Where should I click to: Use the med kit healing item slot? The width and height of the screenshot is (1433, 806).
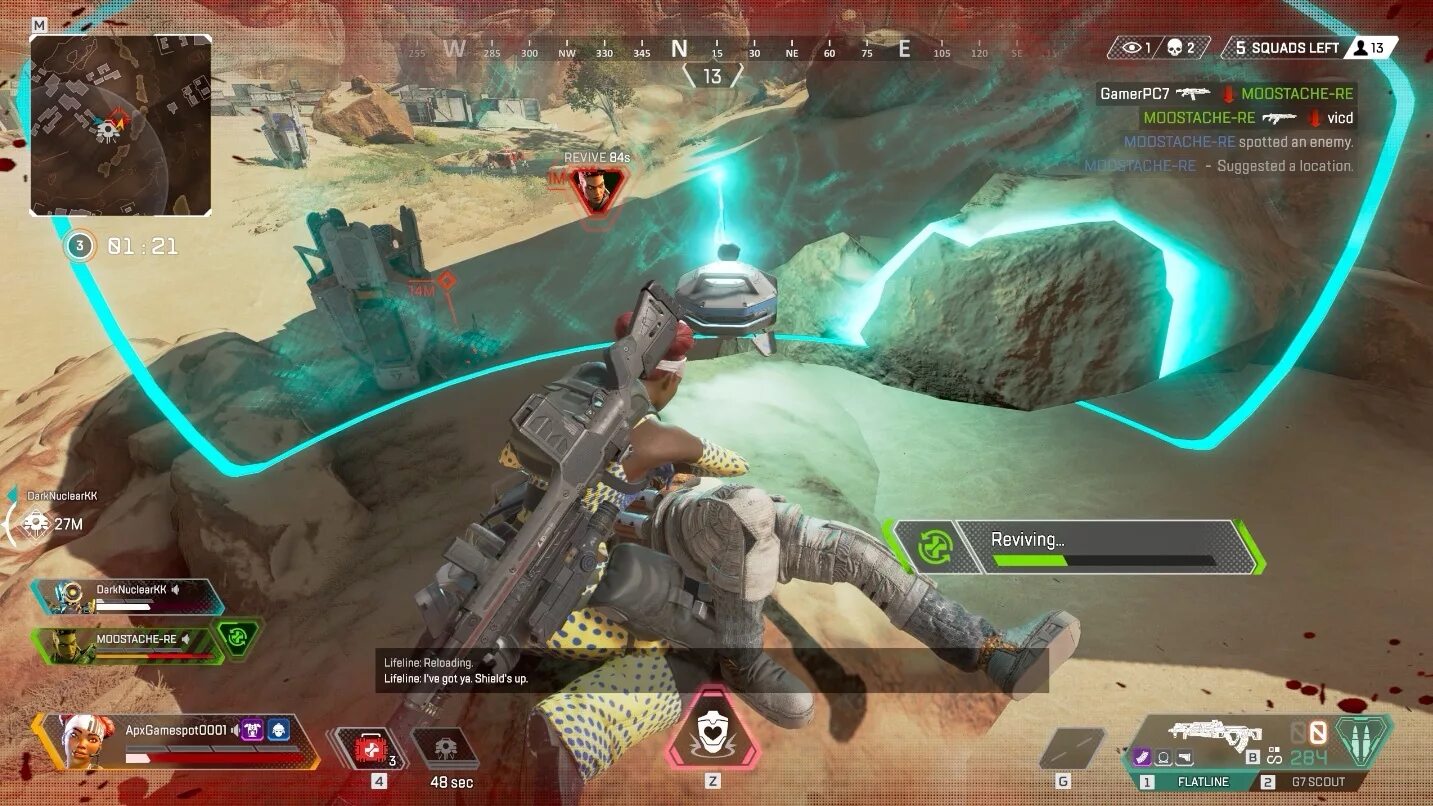pyautogui.click(x=369, y=748)
